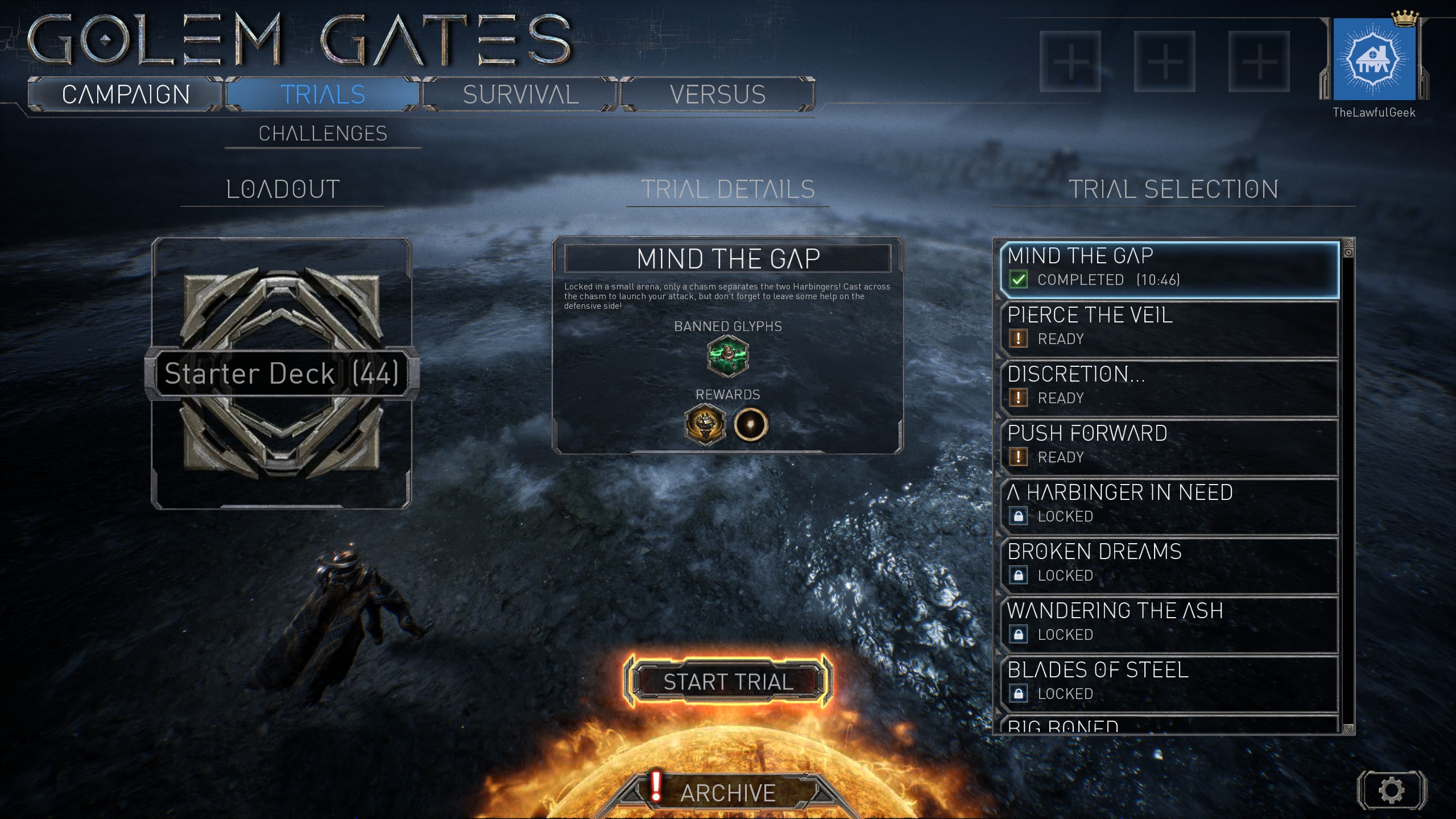Open the Archive
Screen dimensions: 1456x819
[727, 792]
